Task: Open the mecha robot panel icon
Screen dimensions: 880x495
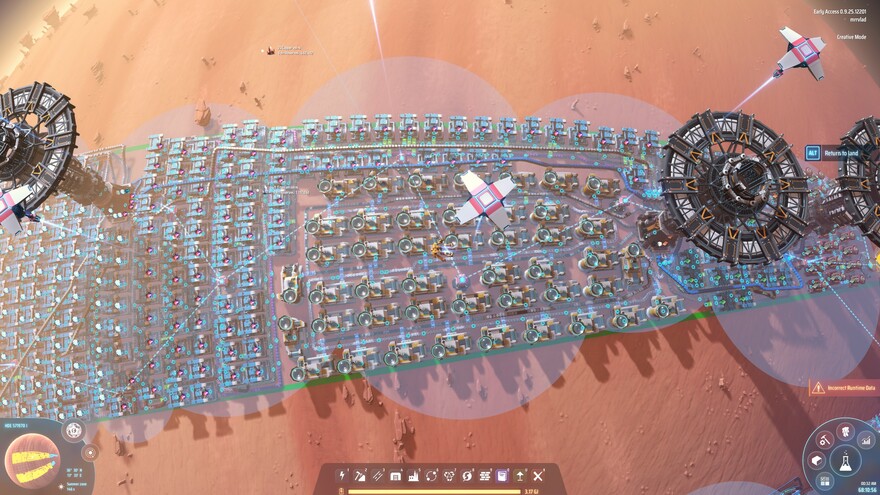Action: (x=845, y=431)
